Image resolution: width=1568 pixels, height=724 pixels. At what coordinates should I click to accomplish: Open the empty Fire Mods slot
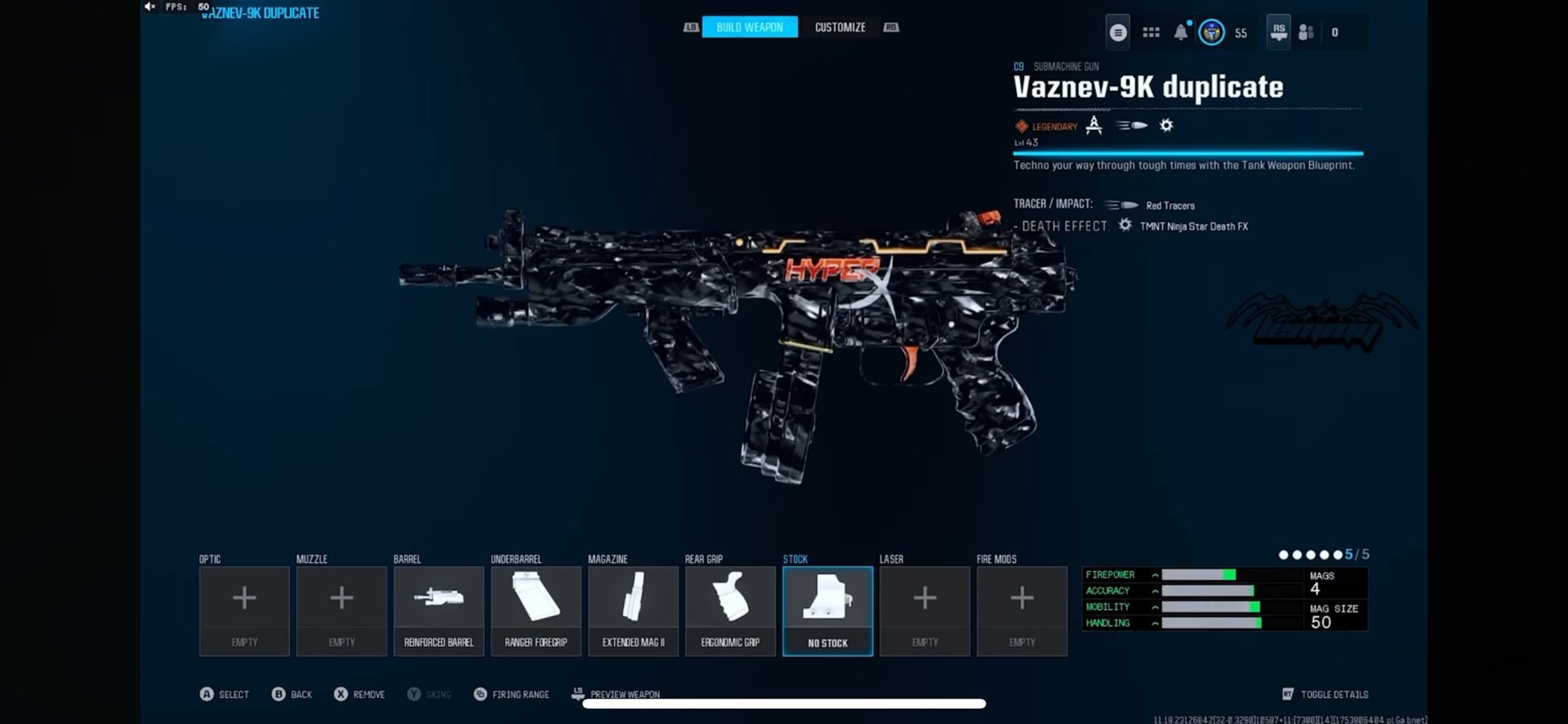tap(1022, 610)
